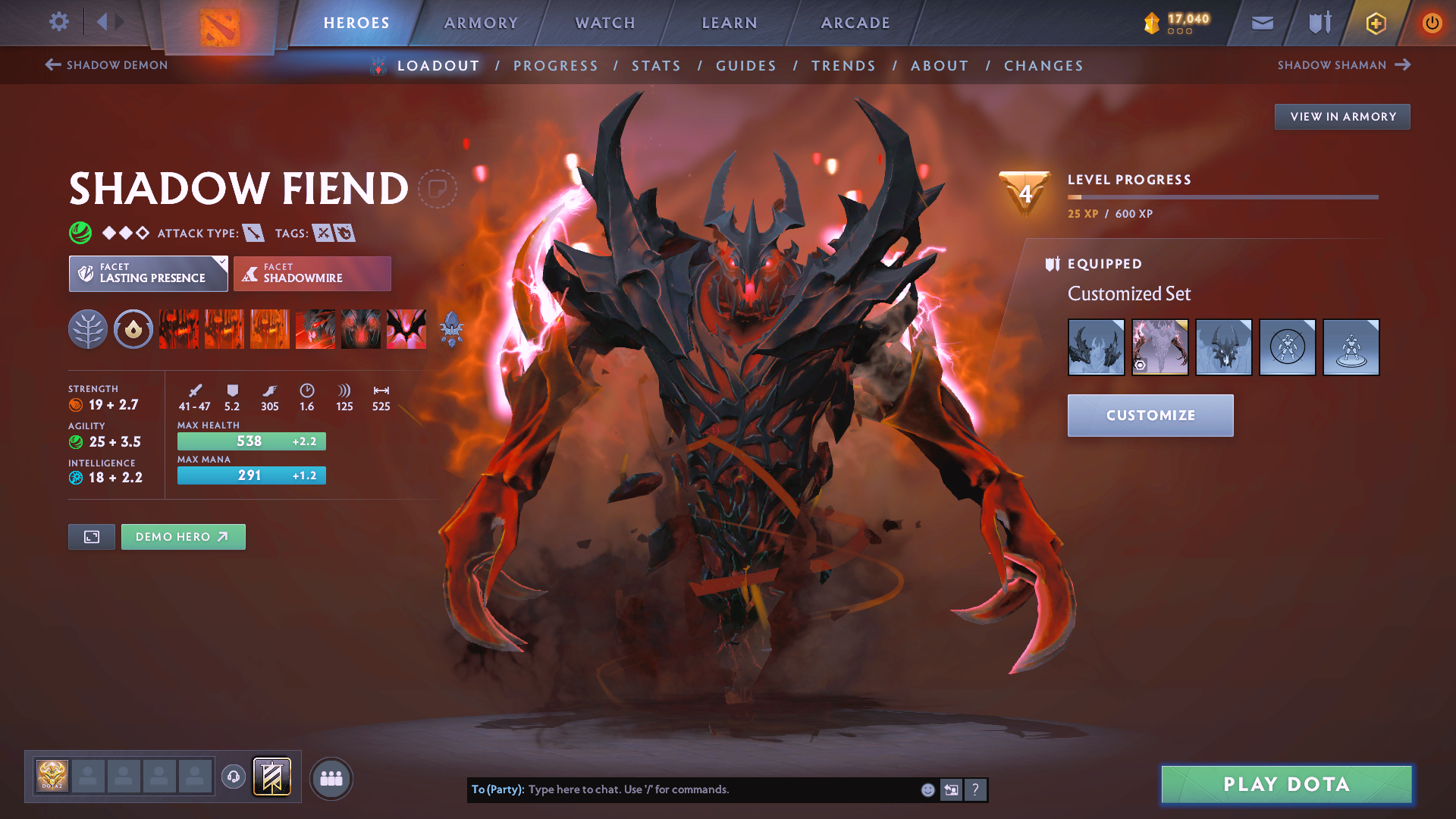
Task: Click the voice chat headset icon
Action: tap(231, 777)
